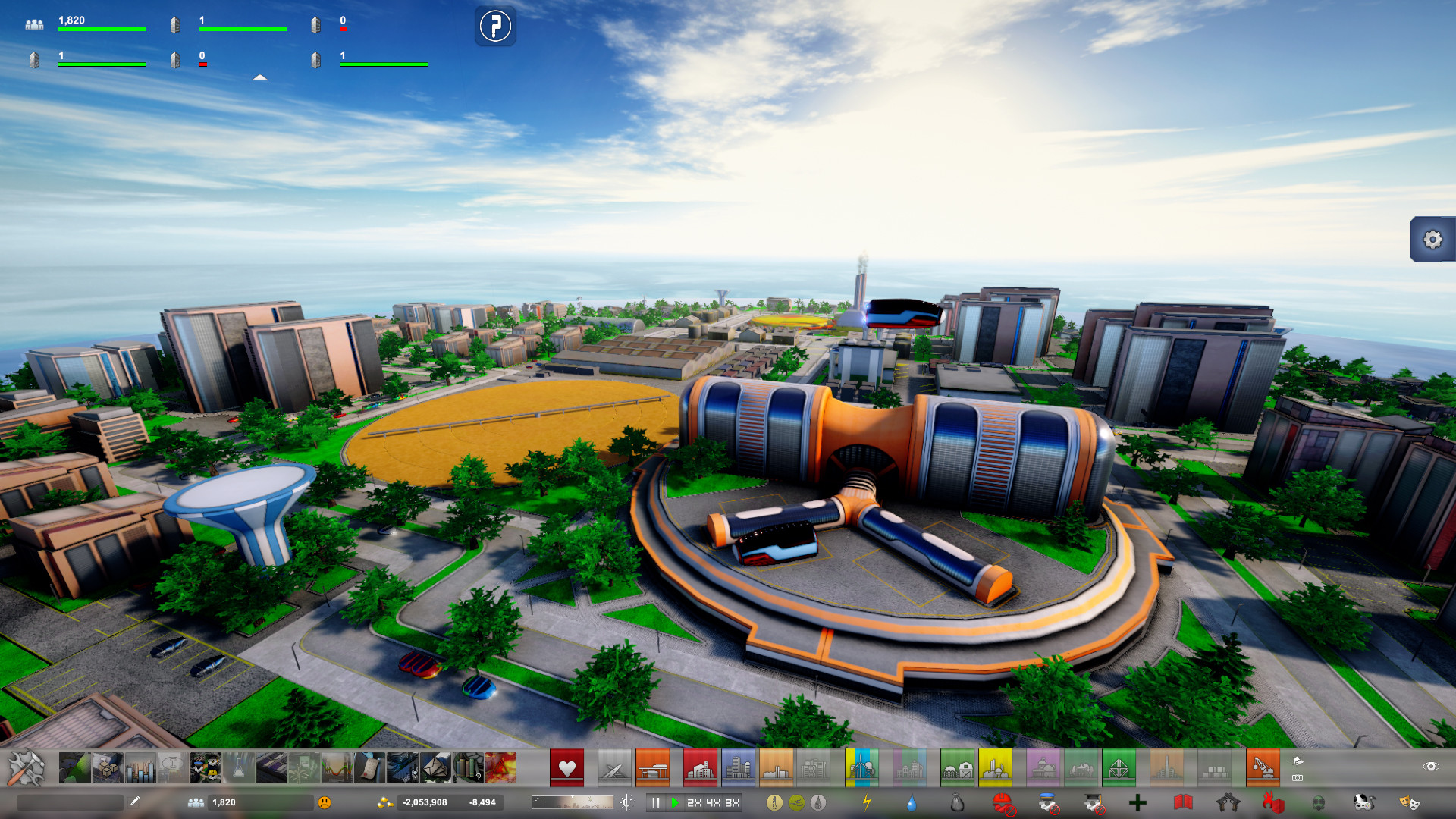
Task: Open the red heart healthcare category
Action: [566, 767]
